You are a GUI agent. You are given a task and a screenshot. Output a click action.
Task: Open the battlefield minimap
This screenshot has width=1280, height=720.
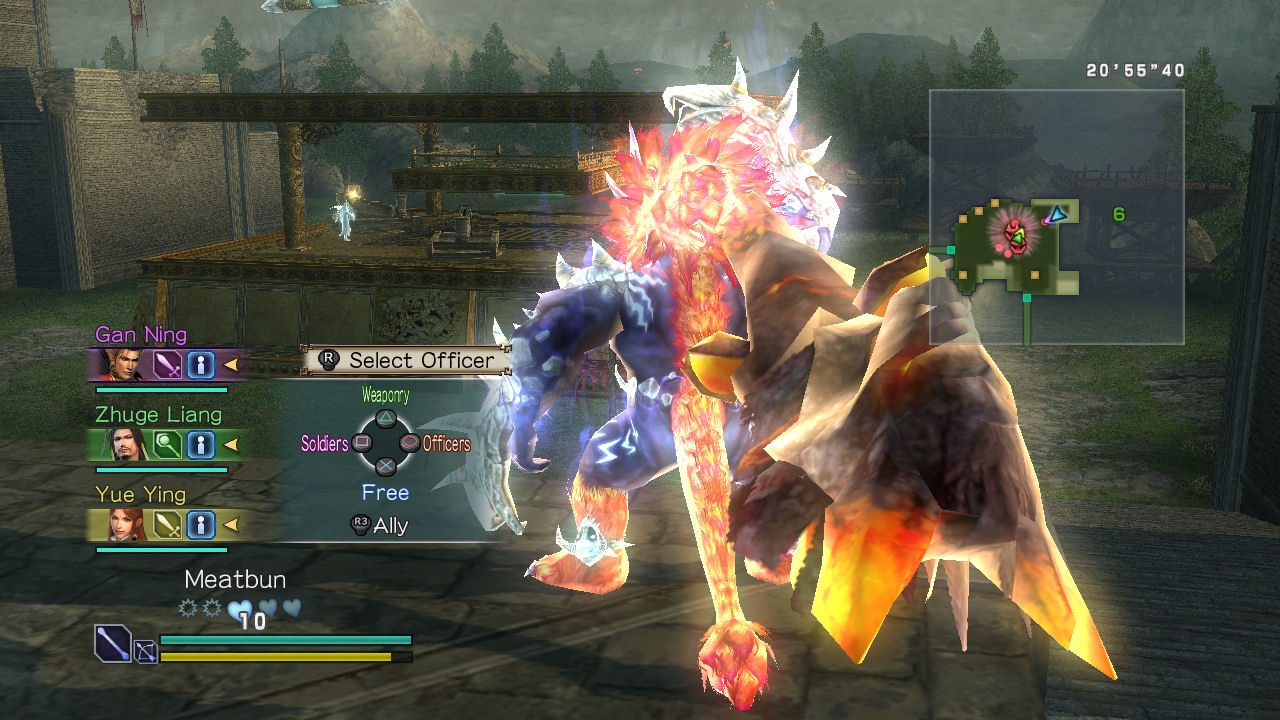click(x=1056, y=217)
